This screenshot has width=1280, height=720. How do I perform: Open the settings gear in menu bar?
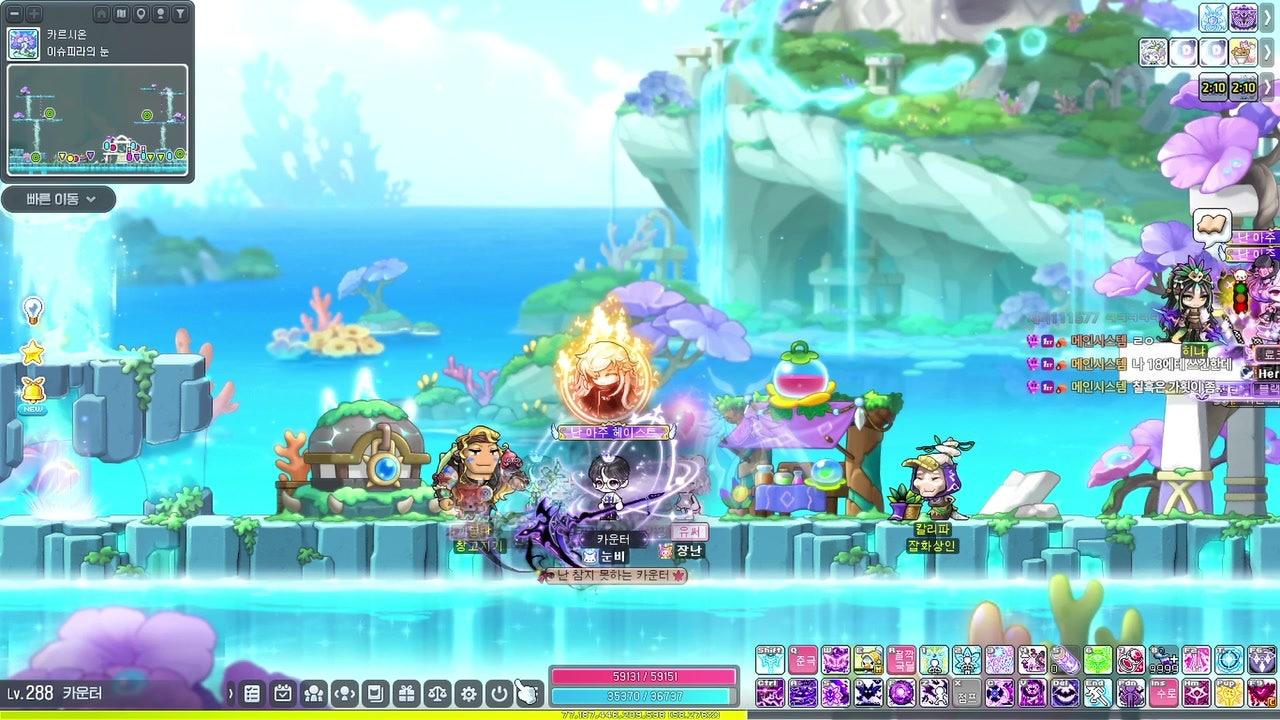coord(467,693)
